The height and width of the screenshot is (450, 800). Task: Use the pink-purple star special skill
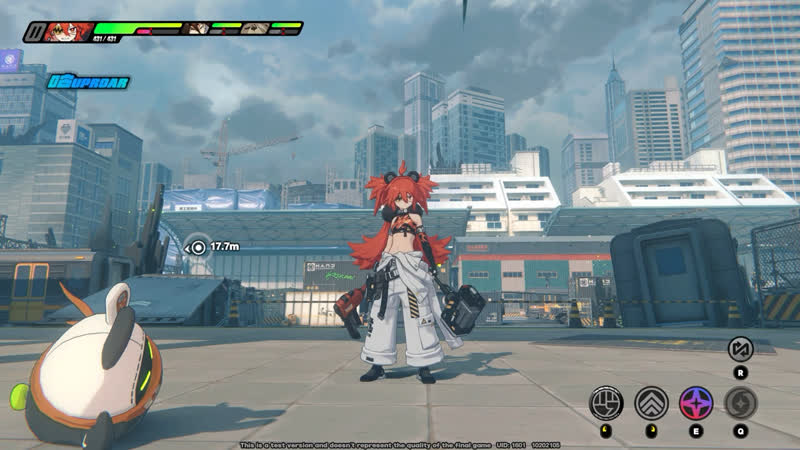pos(696,402)
